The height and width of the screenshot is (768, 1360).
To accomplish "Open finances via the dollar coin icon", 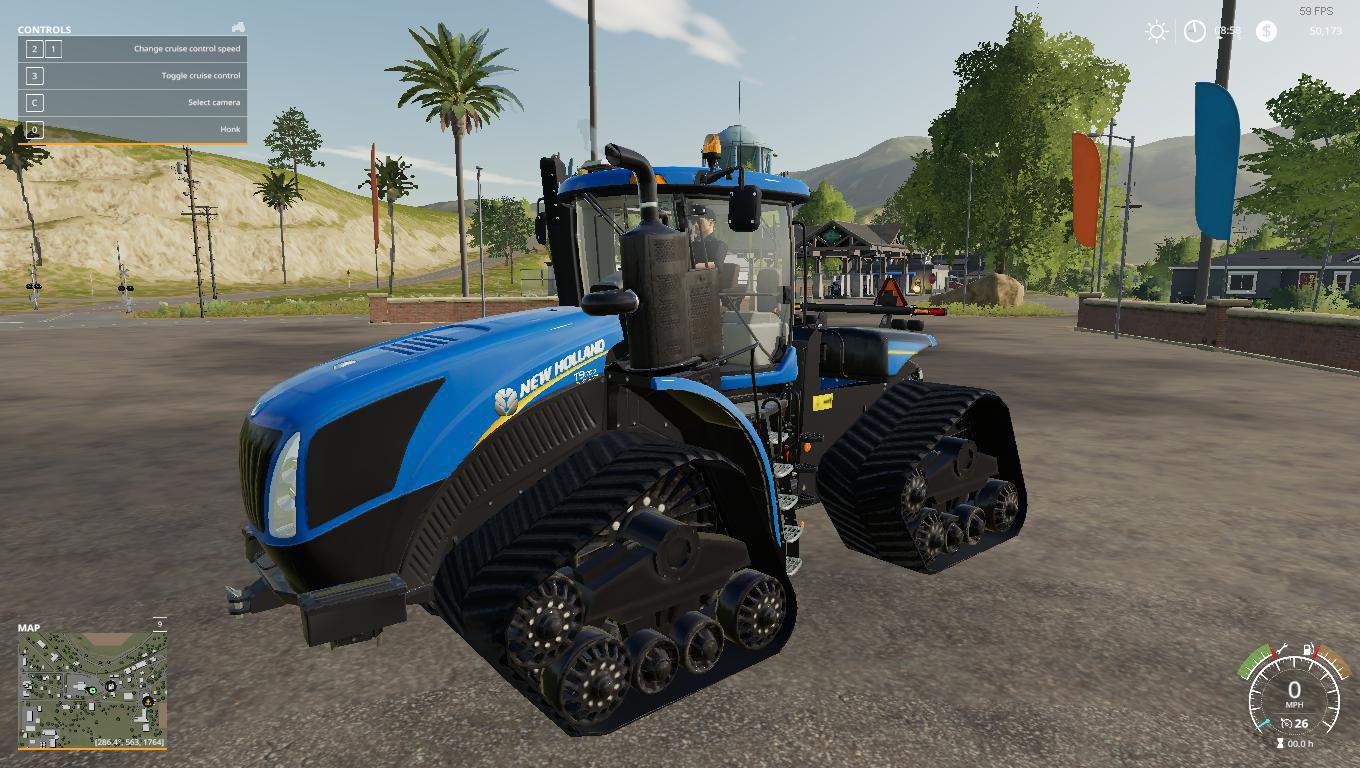I will point(1266,31).
